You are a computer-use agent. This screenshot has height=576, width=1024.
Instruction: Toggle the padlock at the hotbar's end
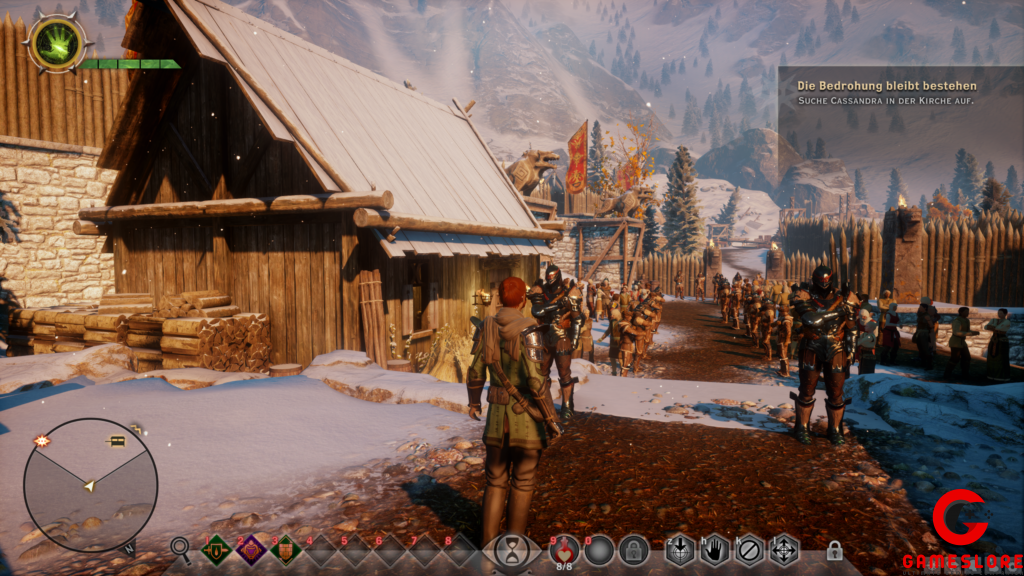click(834, 550)
